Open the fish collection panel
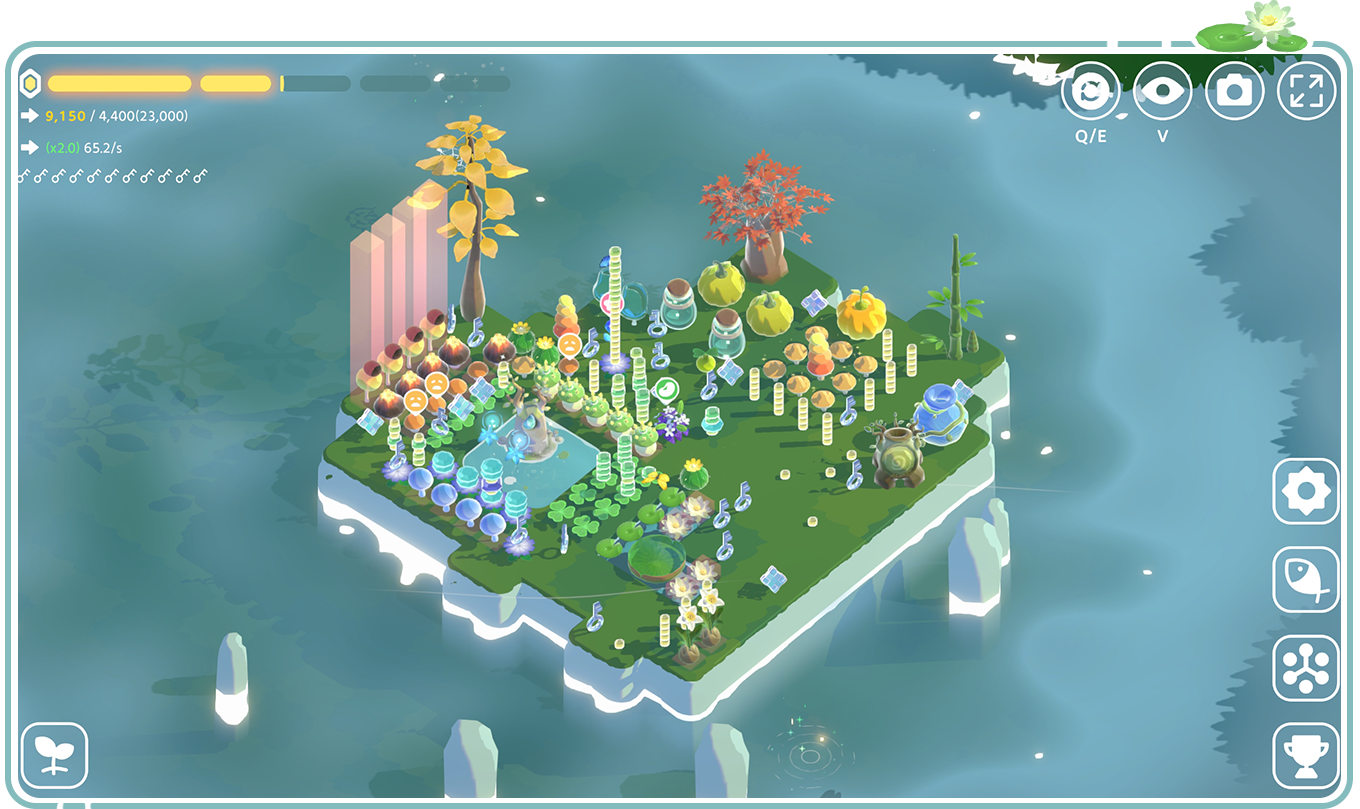The image size is (1360, 809). (1306, 581)
